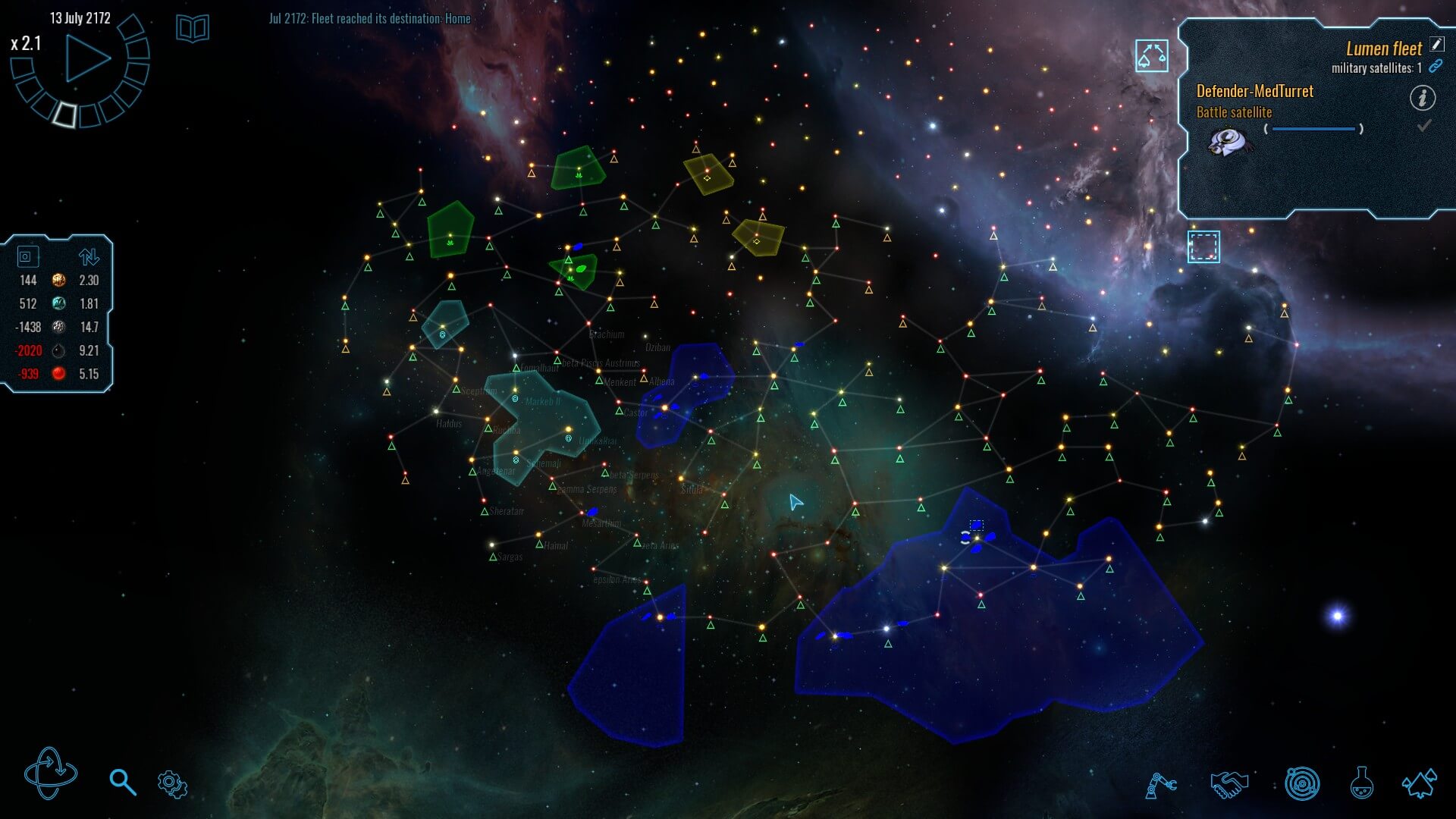Open the magnifying glass search
This screenshot has height=819, width=1456.
(122, 782)
